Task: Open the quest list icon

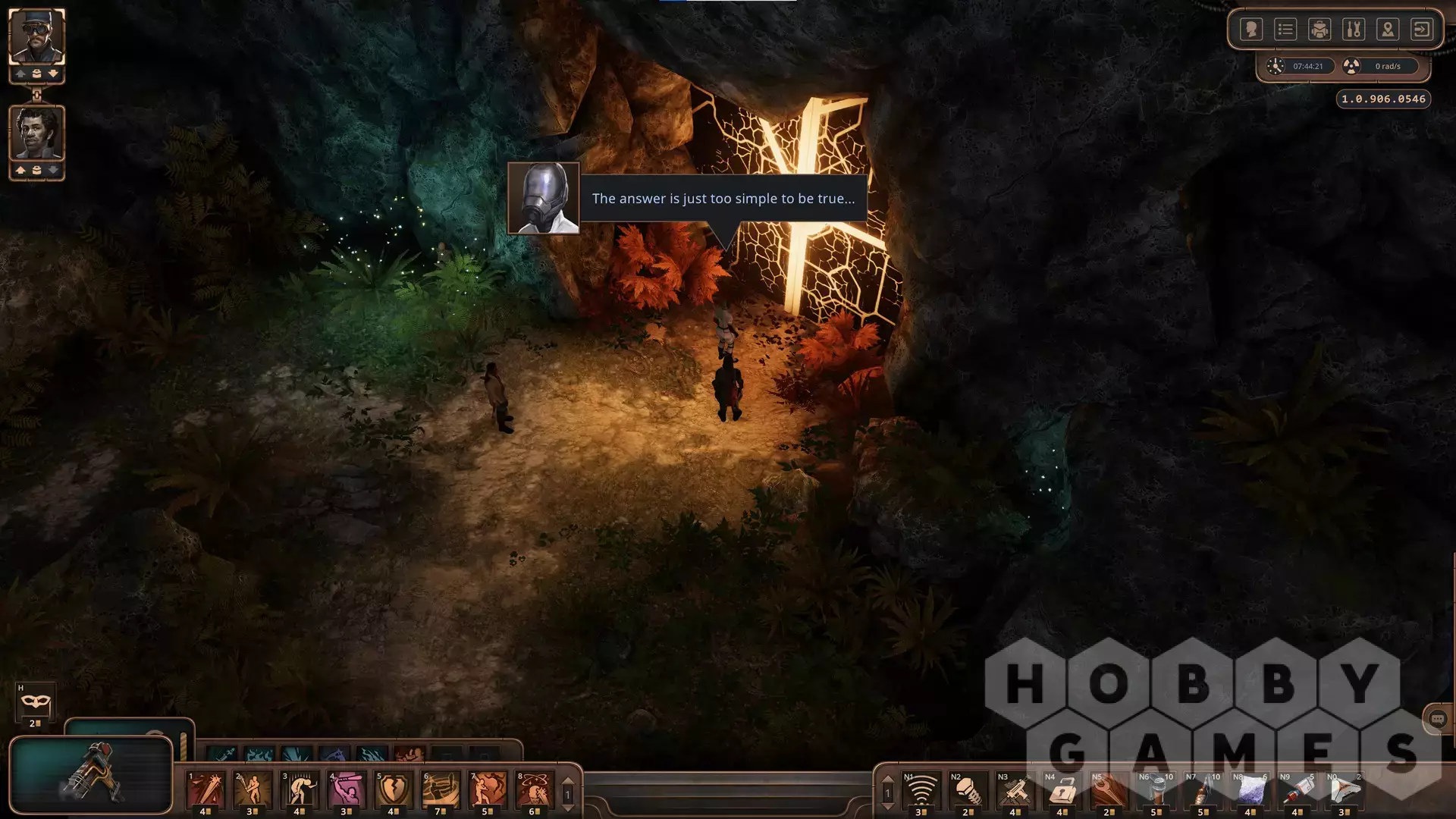Action: click(1285, 30)
